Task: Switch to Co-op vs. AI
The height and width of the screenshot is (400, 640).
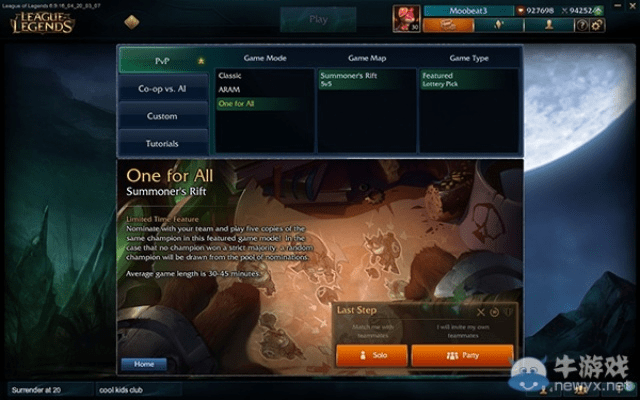Action: coord(163,88)
